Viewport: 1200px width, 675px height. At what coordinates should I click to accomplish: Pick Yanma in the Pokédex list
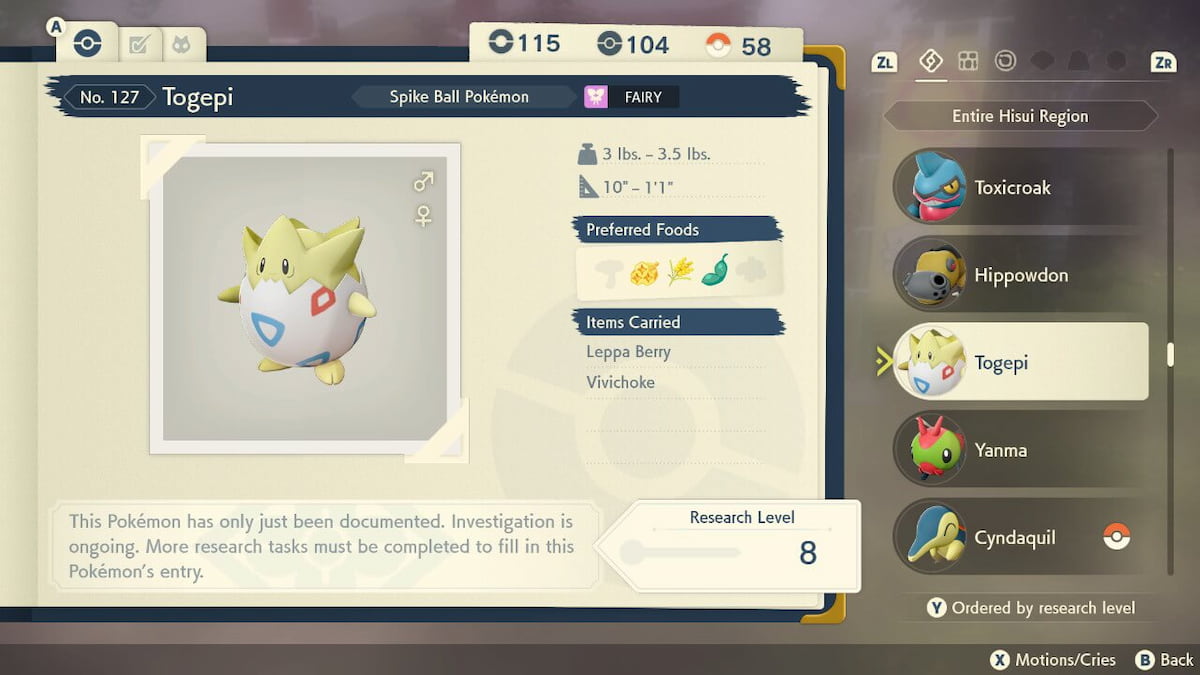pyautogui.click(x=1020, y=450)
